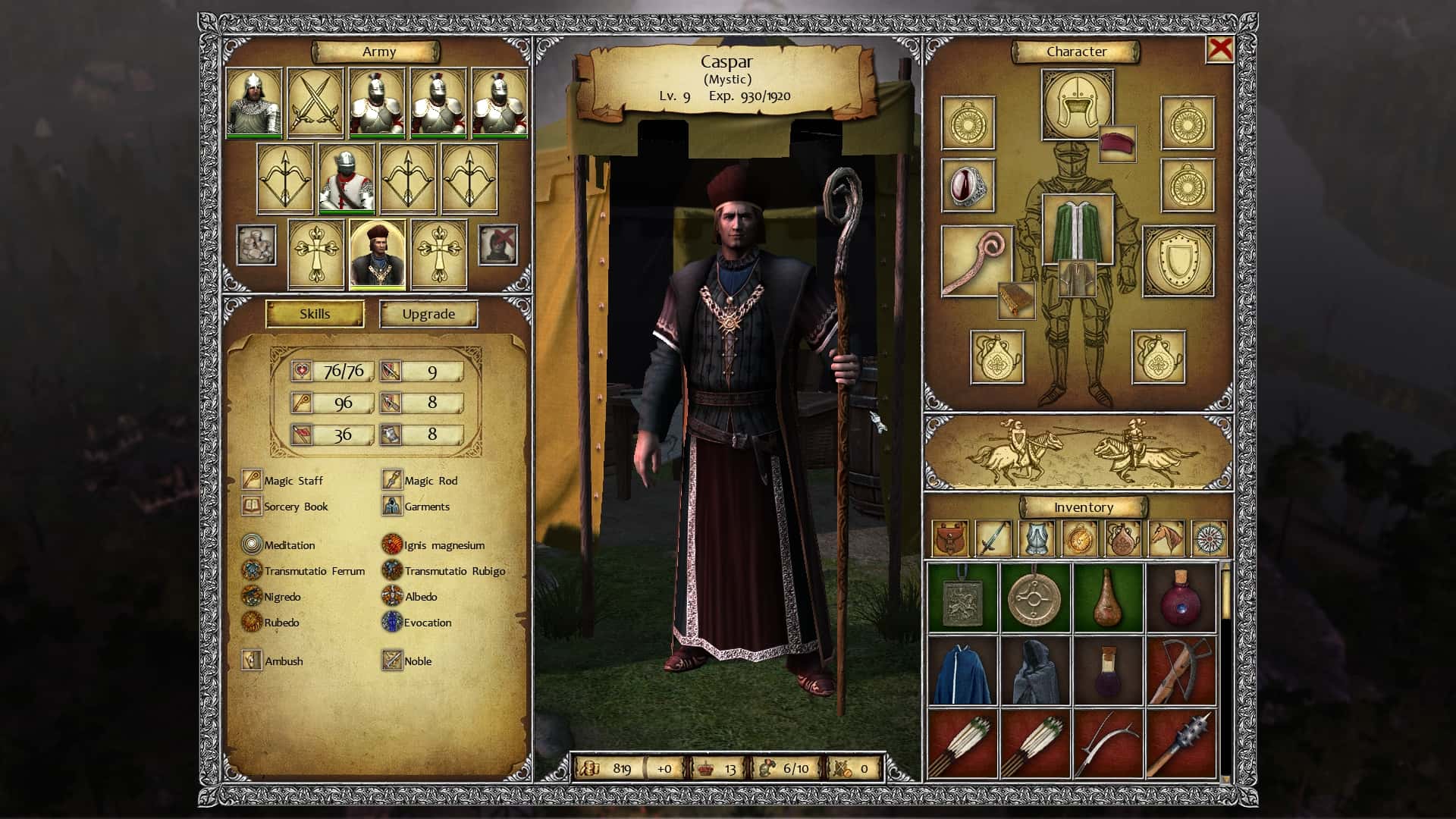
Task: Select the Evocation skill icon
Action: point(393,623)
